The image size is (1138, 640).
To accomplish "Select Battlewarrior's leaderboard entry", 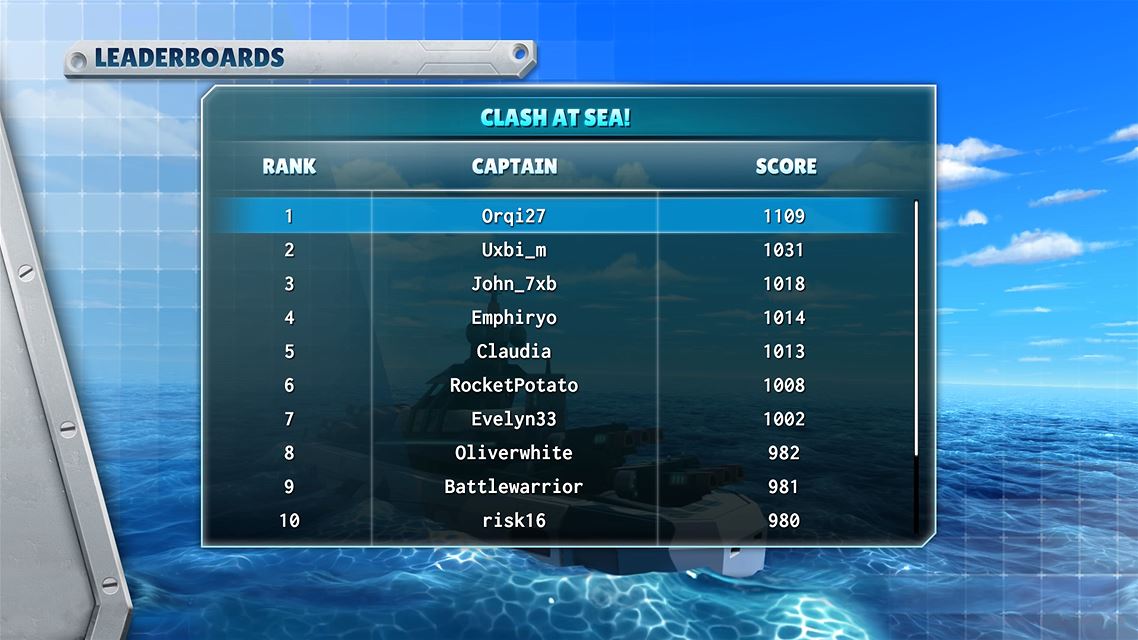I will click(514, 487).
